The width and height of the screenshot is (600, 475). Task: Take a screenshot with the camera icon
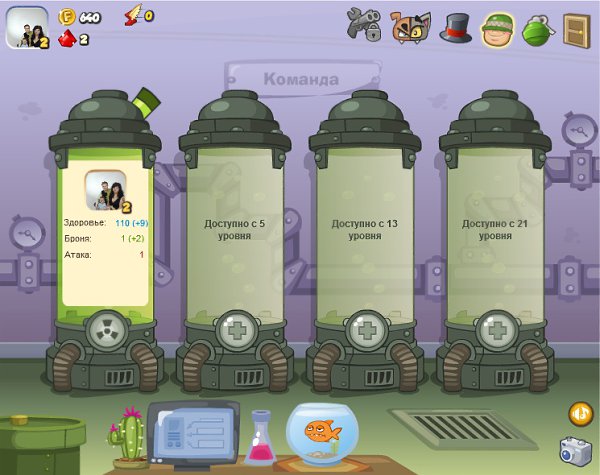point(575,451)
